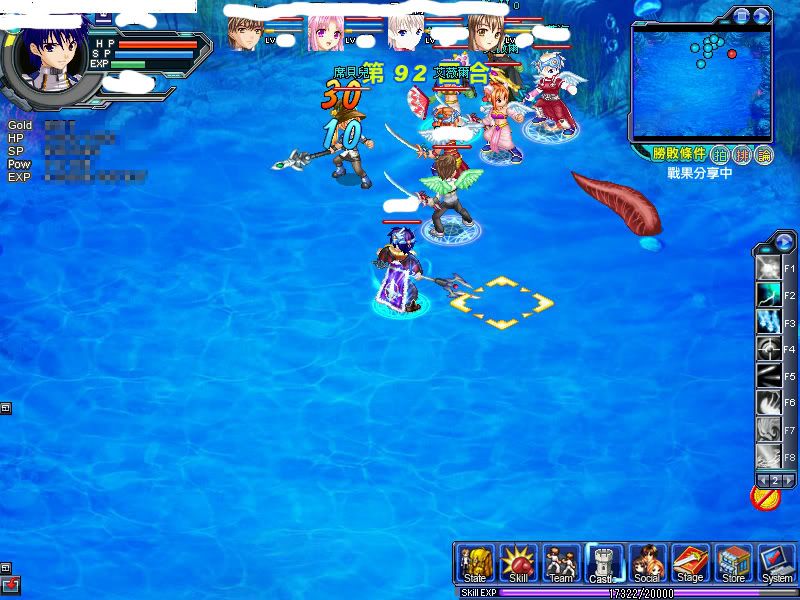Open the Store menu

point(733,564)
